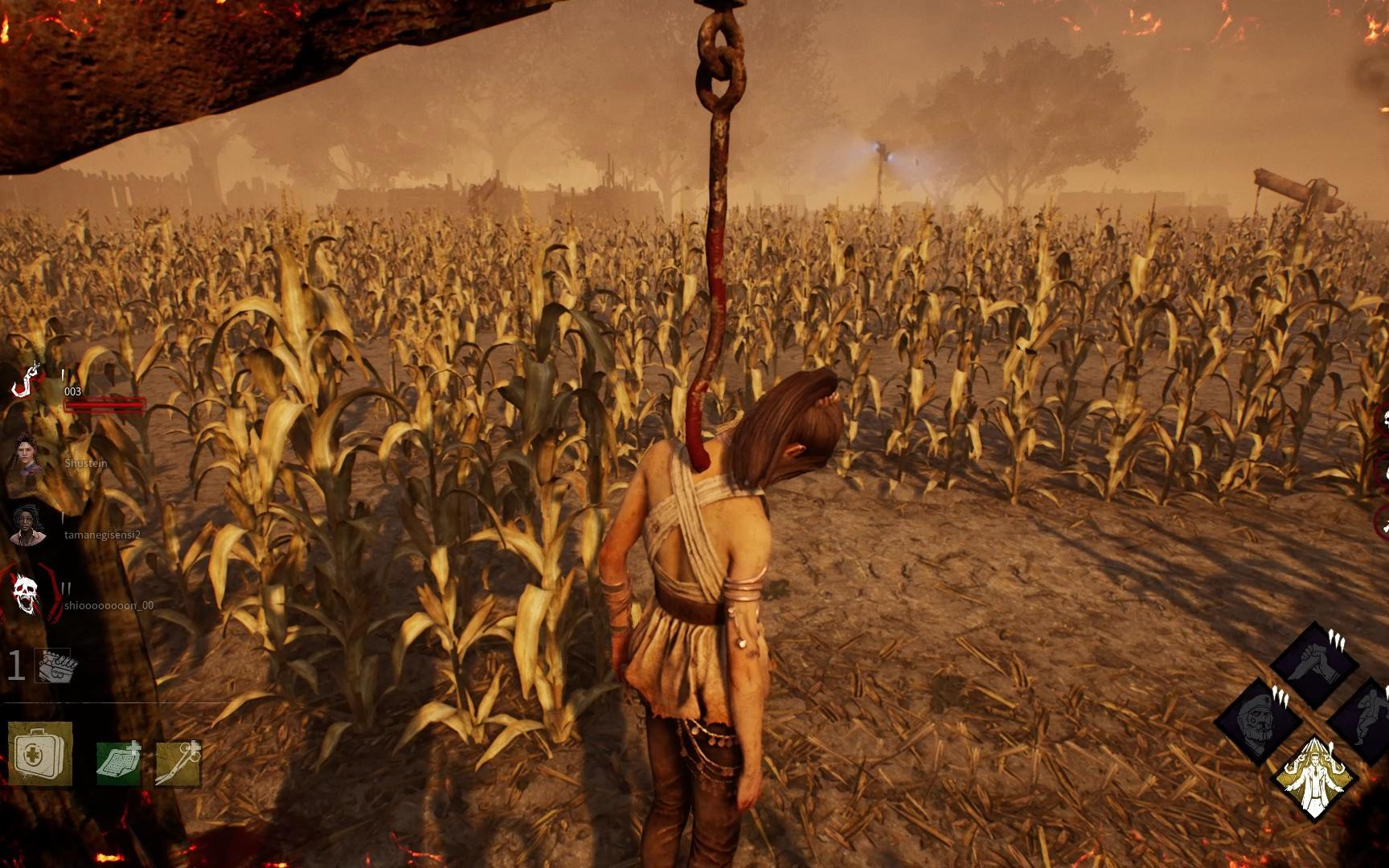The image size is (1389, 868).
Task: Choose the scissors add-on icon
Action: [178, 763]
